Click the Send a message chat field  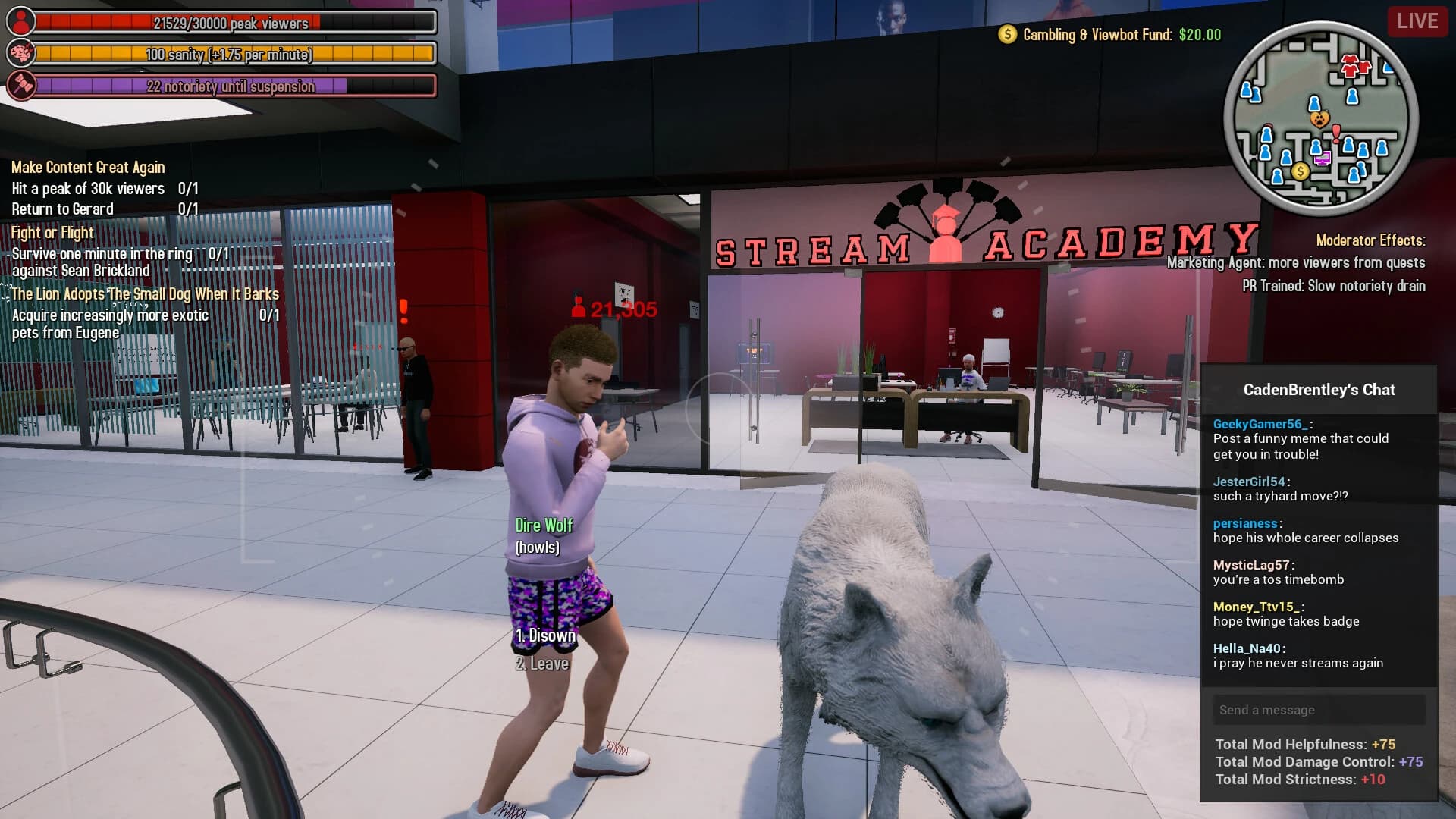pyautogui.click(x=1319, y=710)
